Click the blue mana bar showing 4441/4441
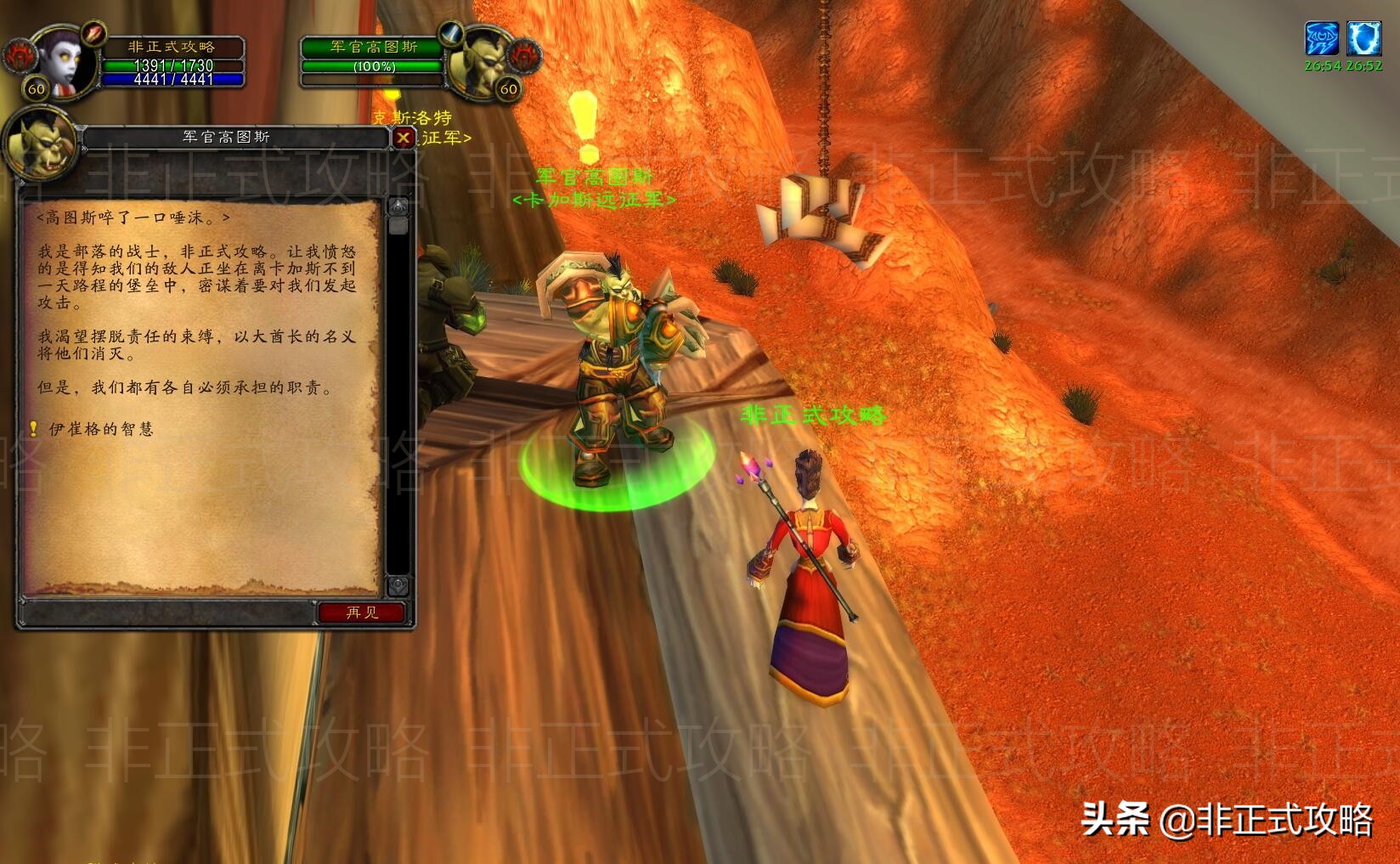This screenshot has width=1400, height=864. coord(175,77)
